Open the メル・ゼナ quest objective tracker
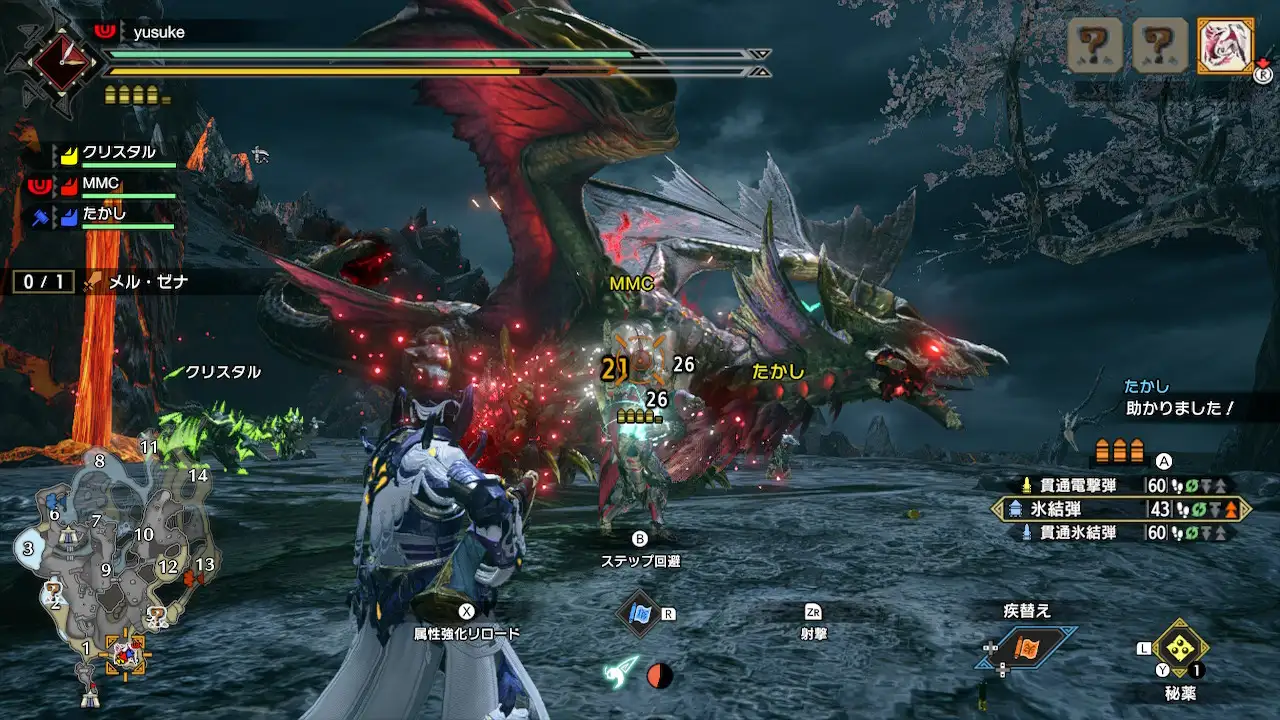Screen dimensions: 1280x720 click(100, 282)
